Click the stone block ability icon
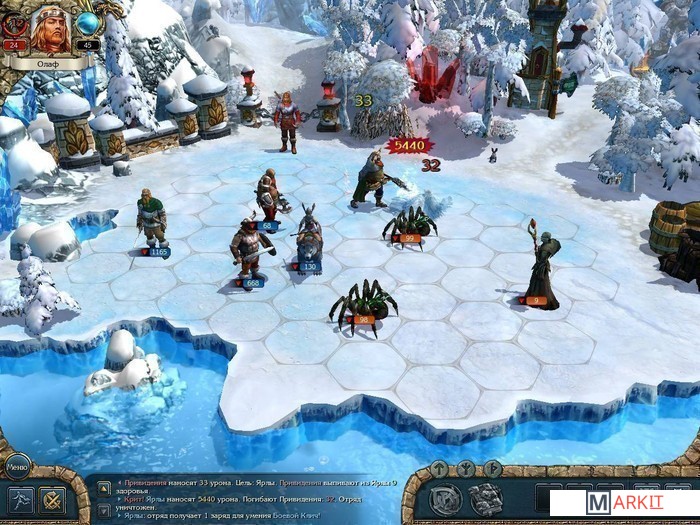The height and width of the screenshot is (525, 700). point(486,498)
